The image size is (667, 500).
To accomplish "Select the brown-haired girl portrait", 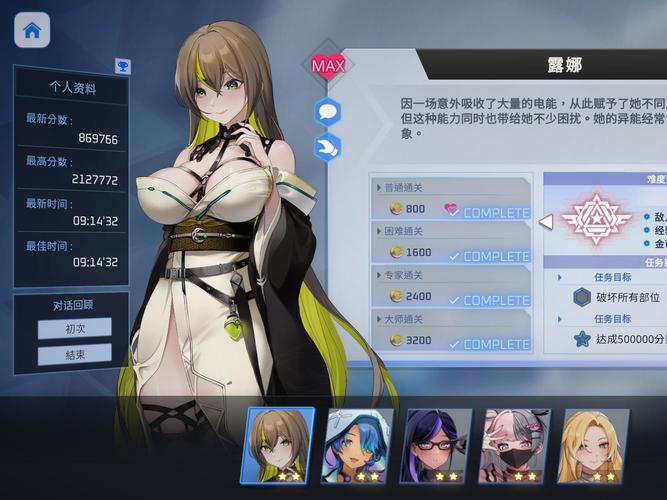I will [x=280, y=445].
